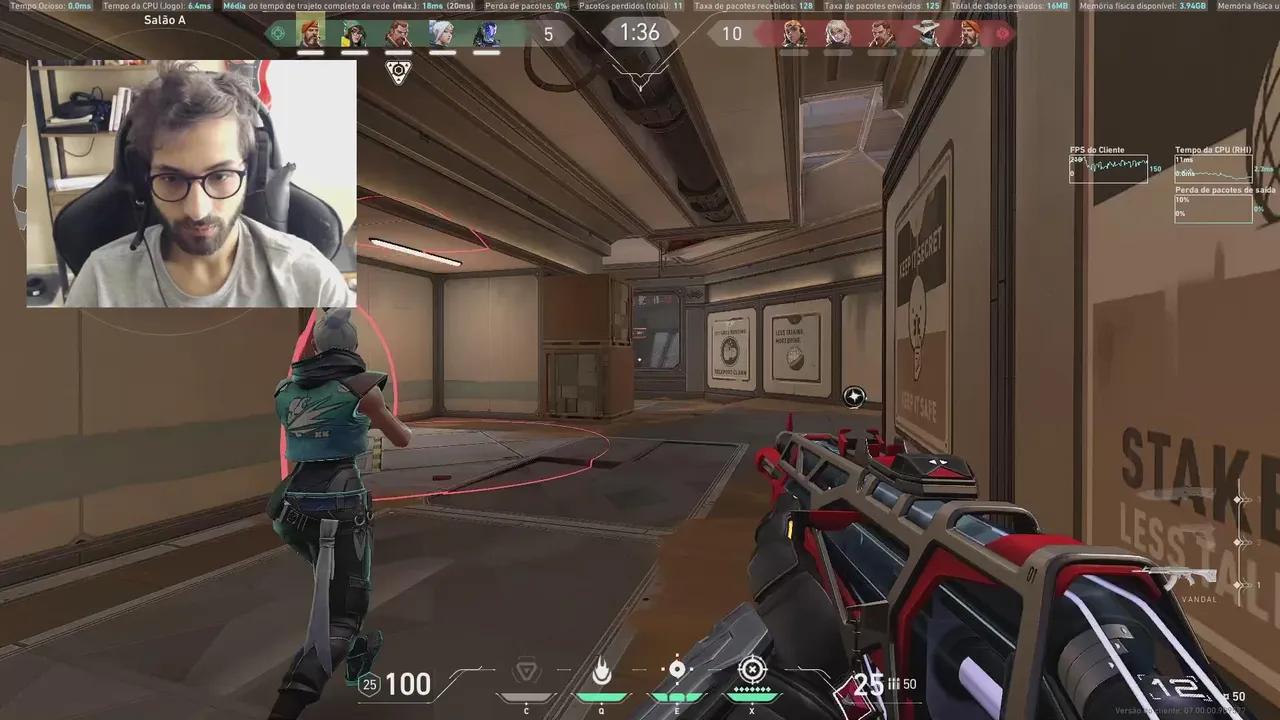Click the E ability crosshair icon

[677, 668]
